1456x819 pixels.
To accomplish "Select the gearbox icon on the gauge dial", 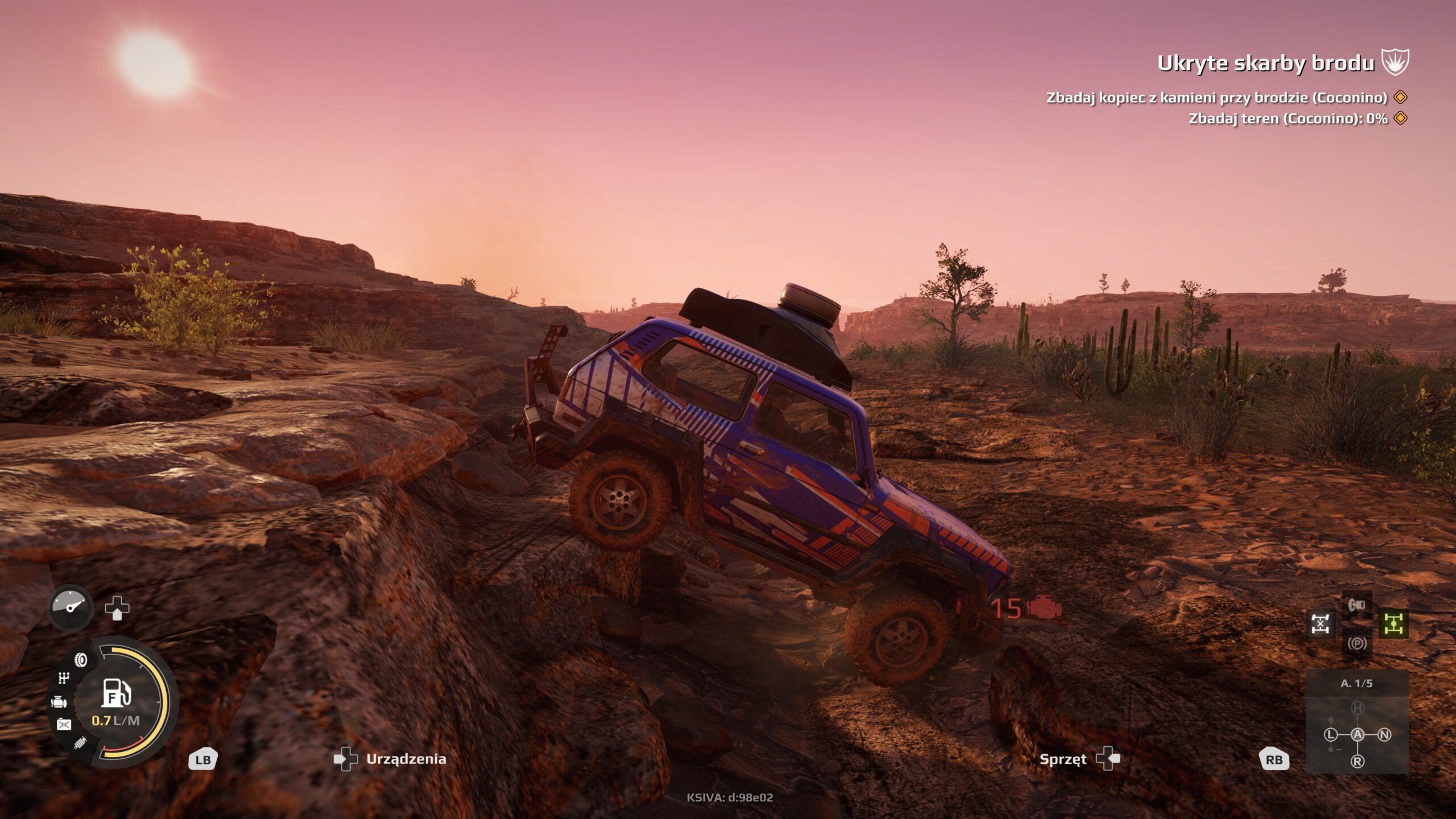I will [x=64, y=678].
